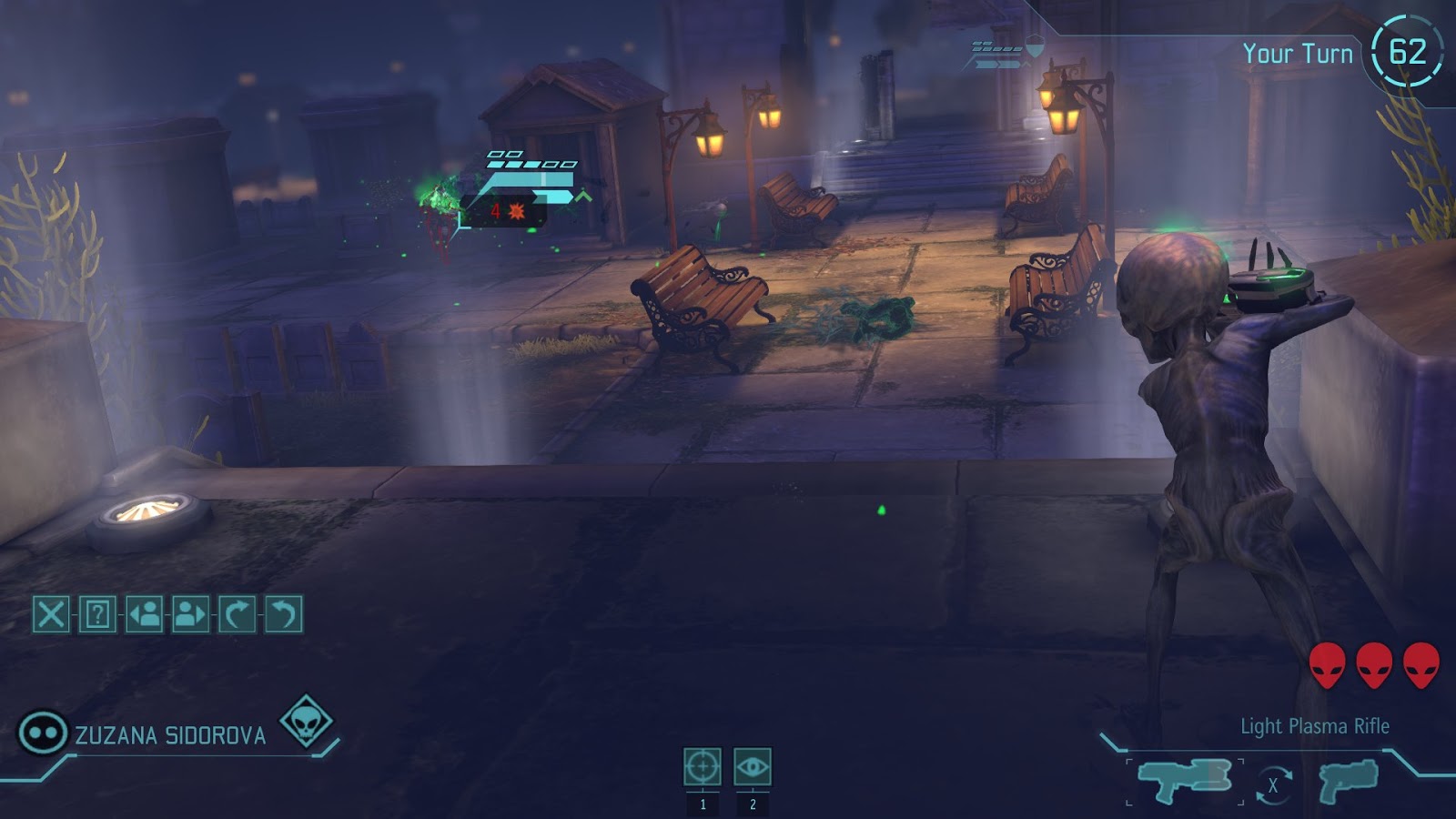Image resolution: width=1456 pixels, height=819 pixels.
Task: Rotate the camera counterclockwise
Action: point(282,613)
